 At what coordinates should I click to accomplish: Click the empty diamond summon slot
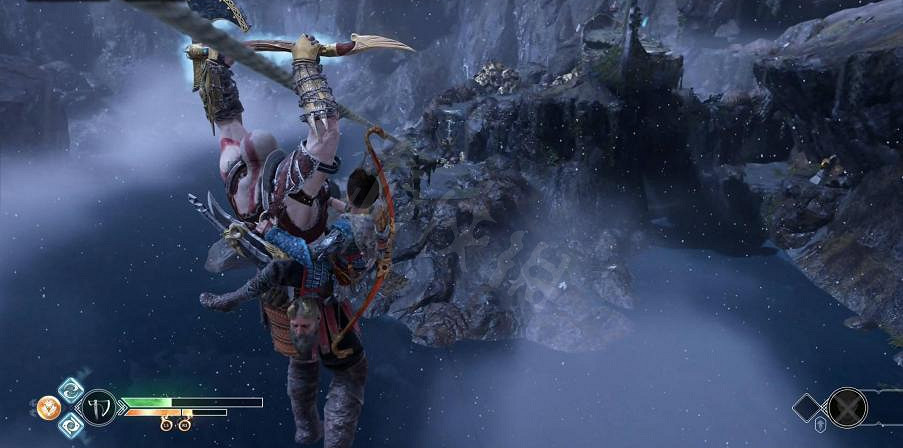[807, 407]
